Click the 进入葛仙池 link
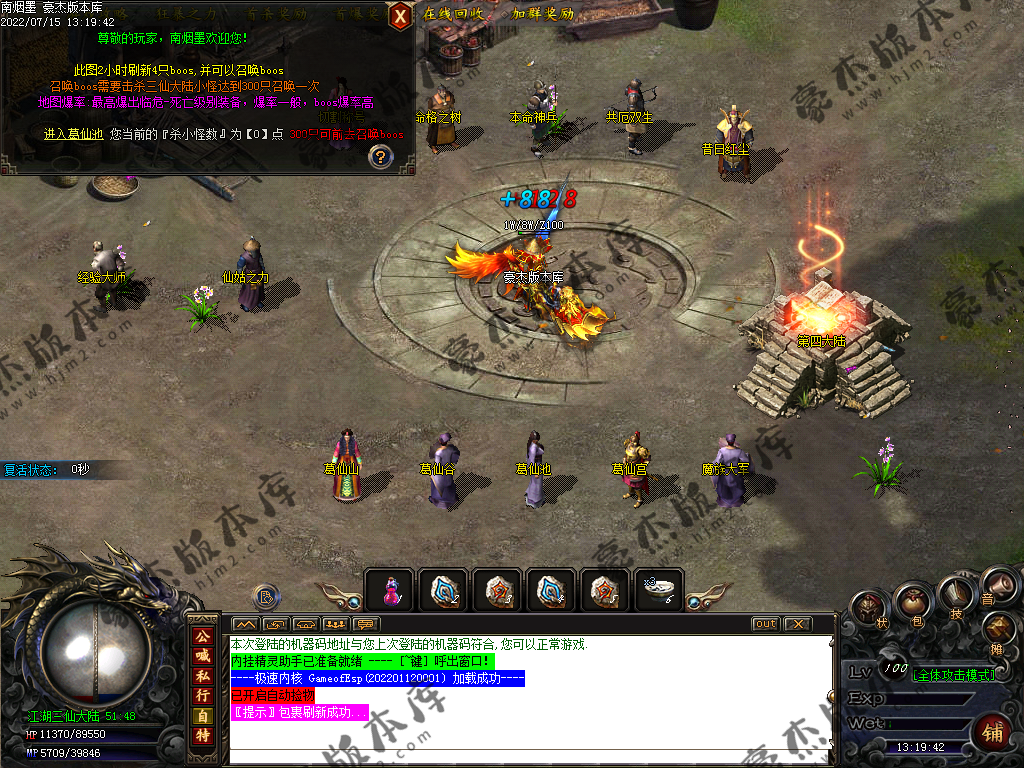This screenshot has width=1024, height=768. tap(73, 134)
